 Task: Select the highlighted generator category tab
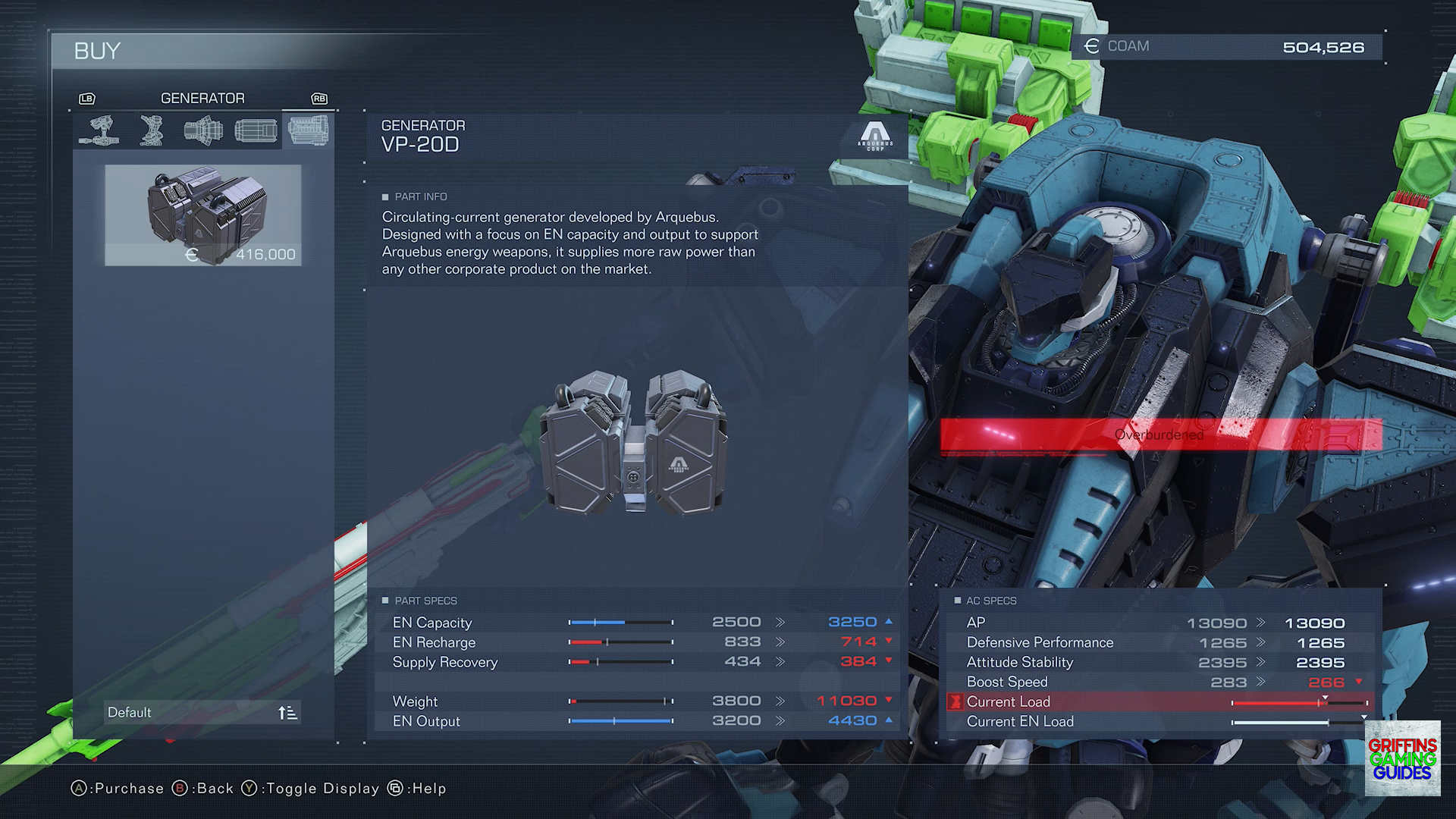coord(308,130)
